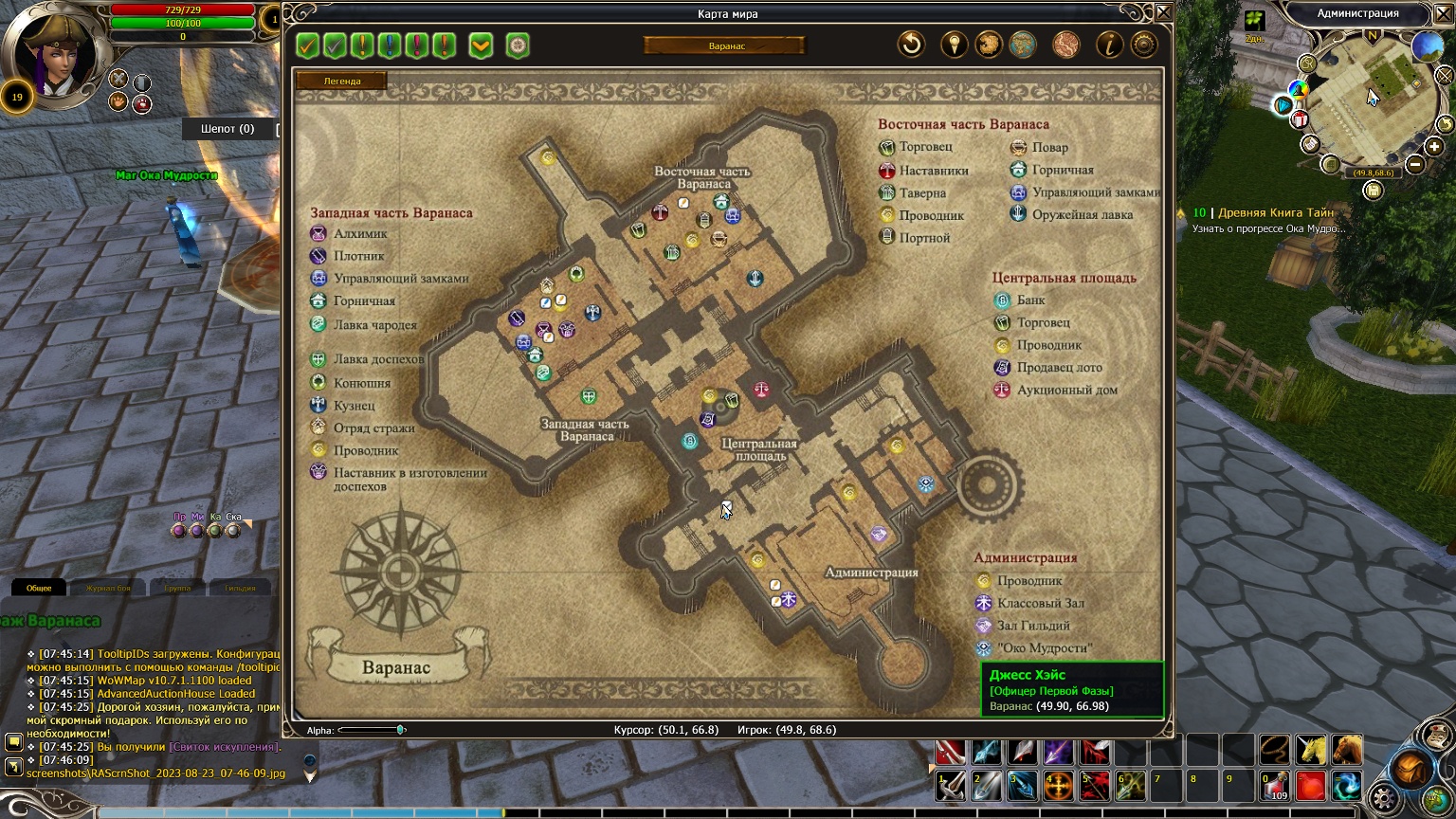Select Банк in the Центральная площадь legend
Viewport: 1456px width, 819px height.
click(1030, 300)
